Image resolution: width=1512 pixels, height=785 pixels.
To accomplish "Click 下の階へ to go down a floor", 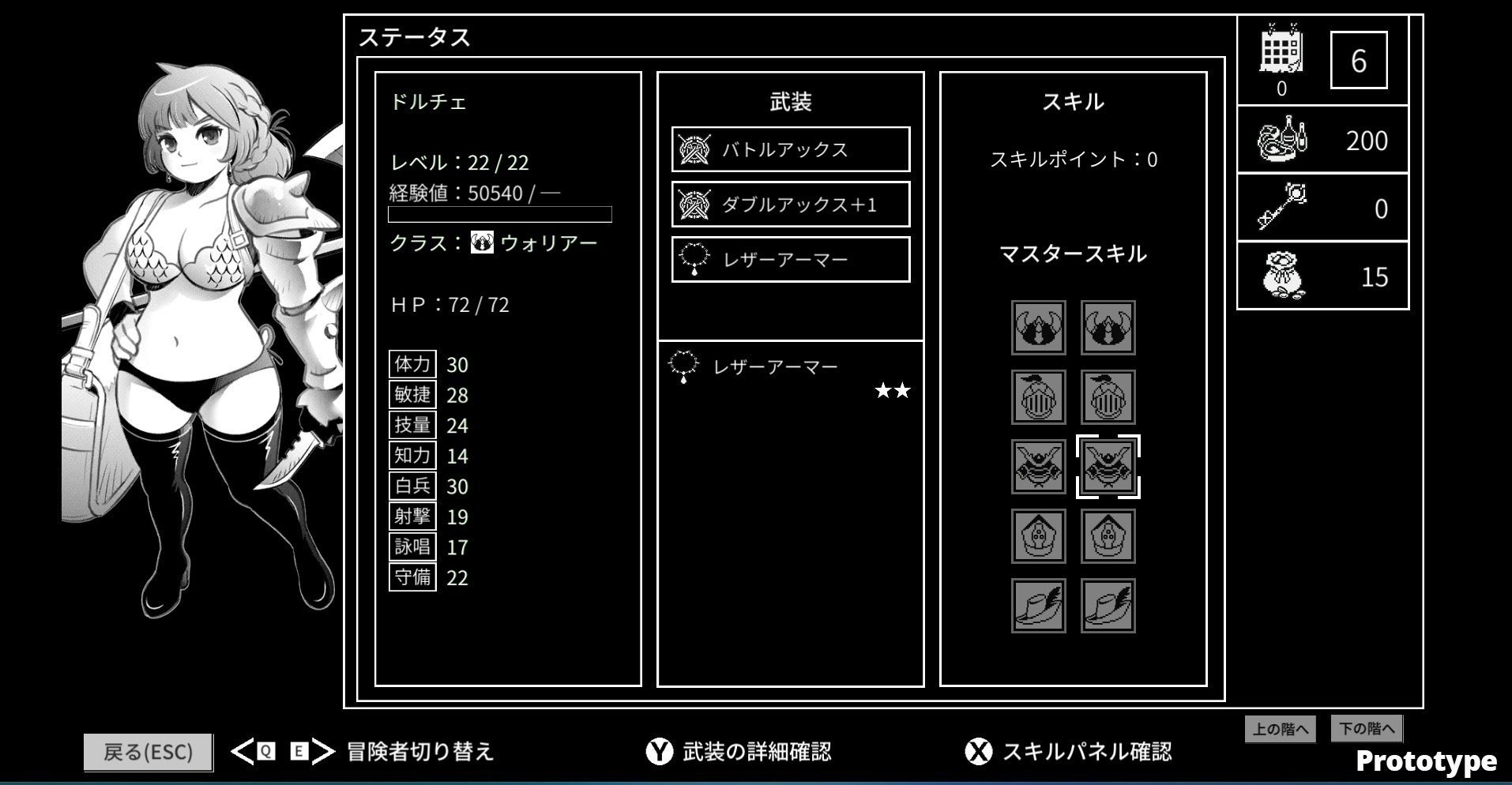I will pyautogui.click(x=1366, y=728).
